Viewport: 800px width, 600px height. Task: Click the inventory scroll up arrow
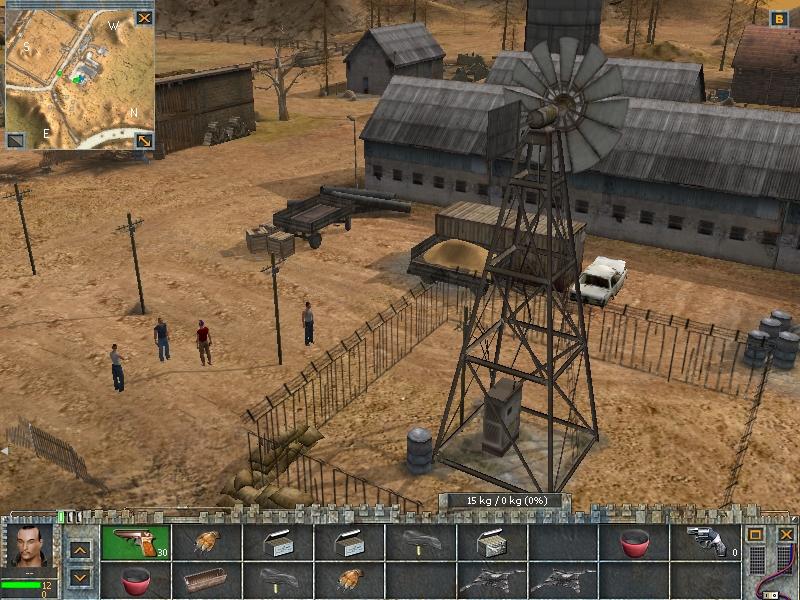81,550
